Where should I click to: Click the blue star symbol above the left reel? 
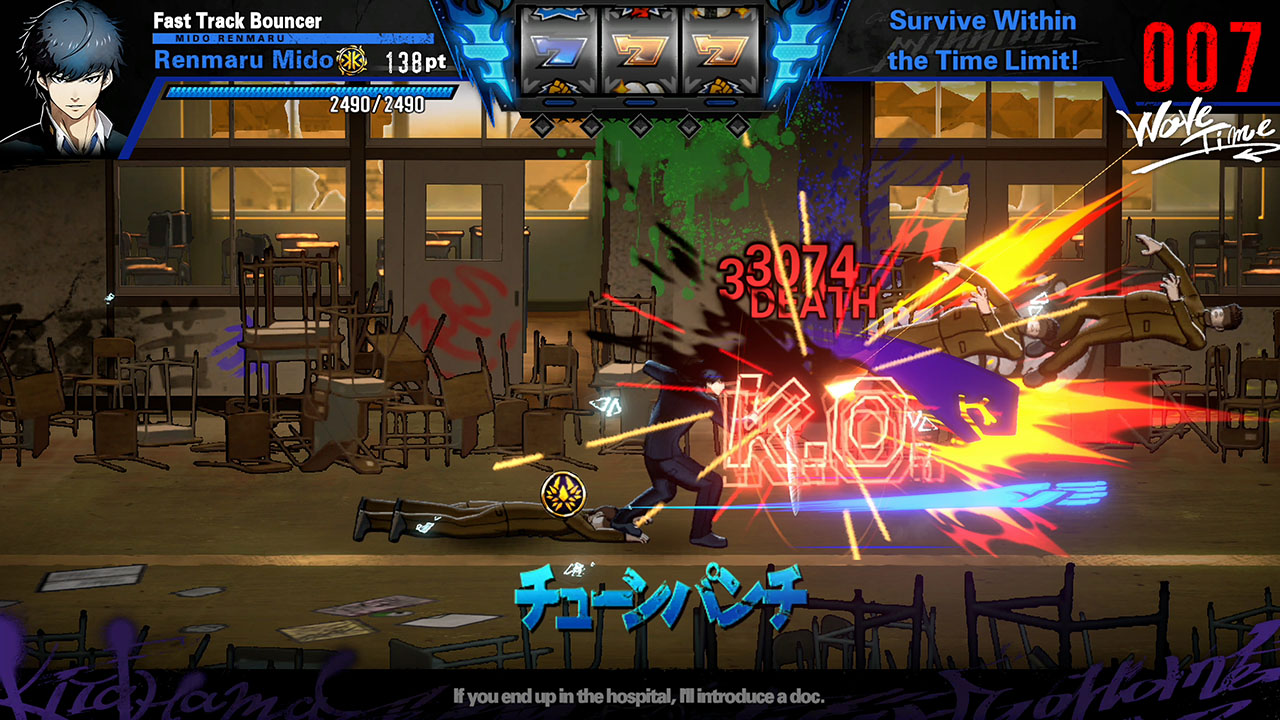(x=556, y=10)
